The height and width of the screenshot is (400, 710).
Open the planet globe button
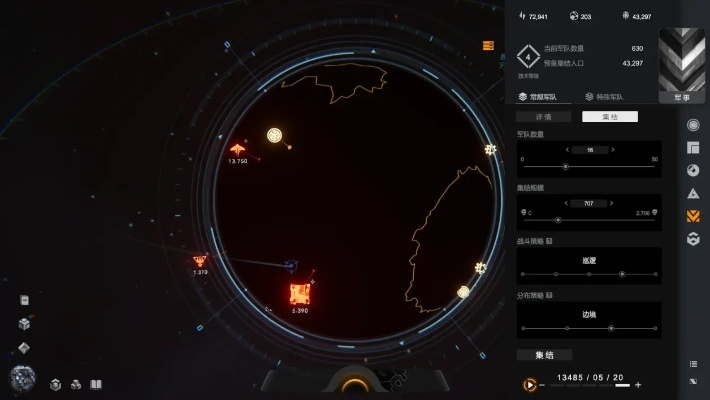click(23, 379)
